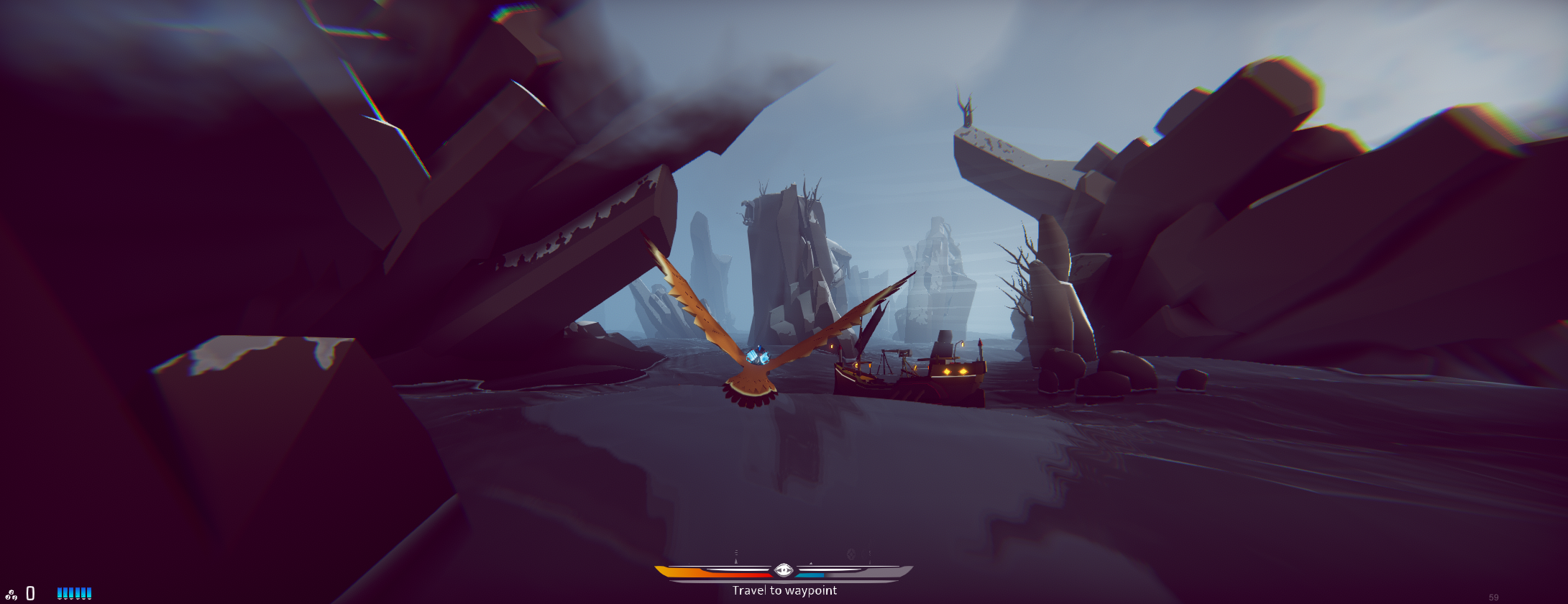This screenshot has width=1568, height=604.
Task: Click the first blue energy pip
Action: [60, 592]
